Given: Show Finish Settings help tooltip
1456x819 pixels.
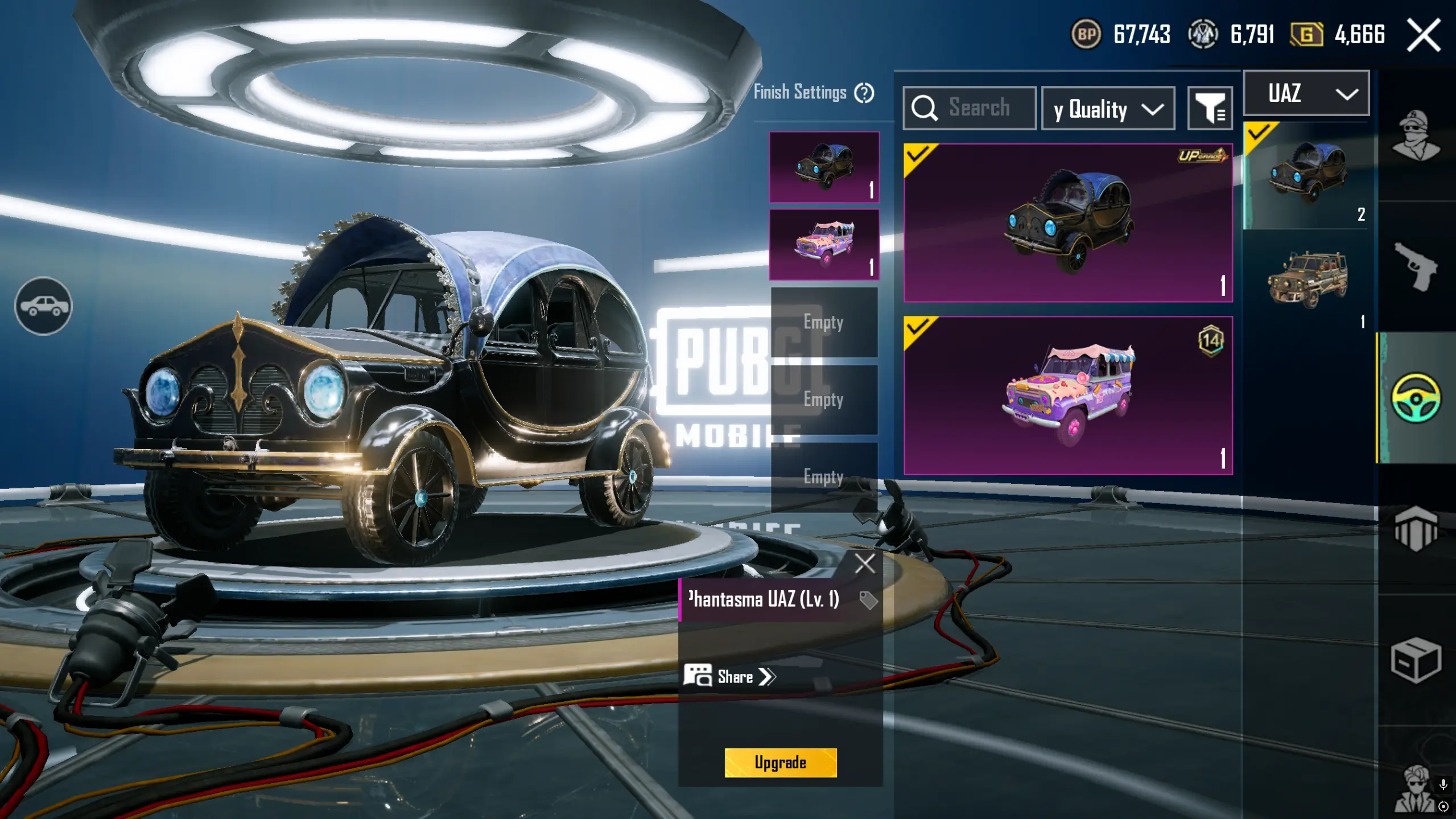Looking at the screenshot, I should [x=864, y=93].
